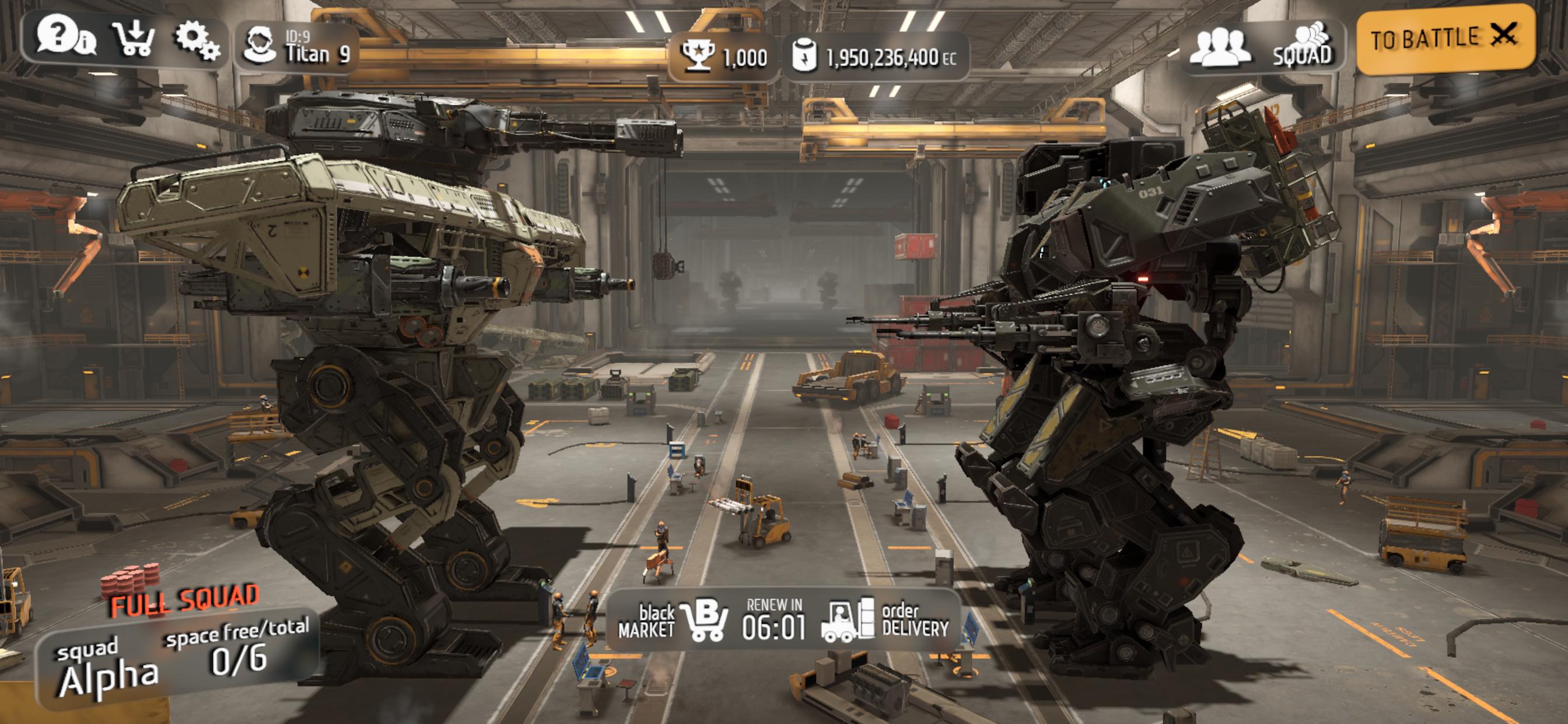Show the trophy rating panel

click(x=723, y=57)
